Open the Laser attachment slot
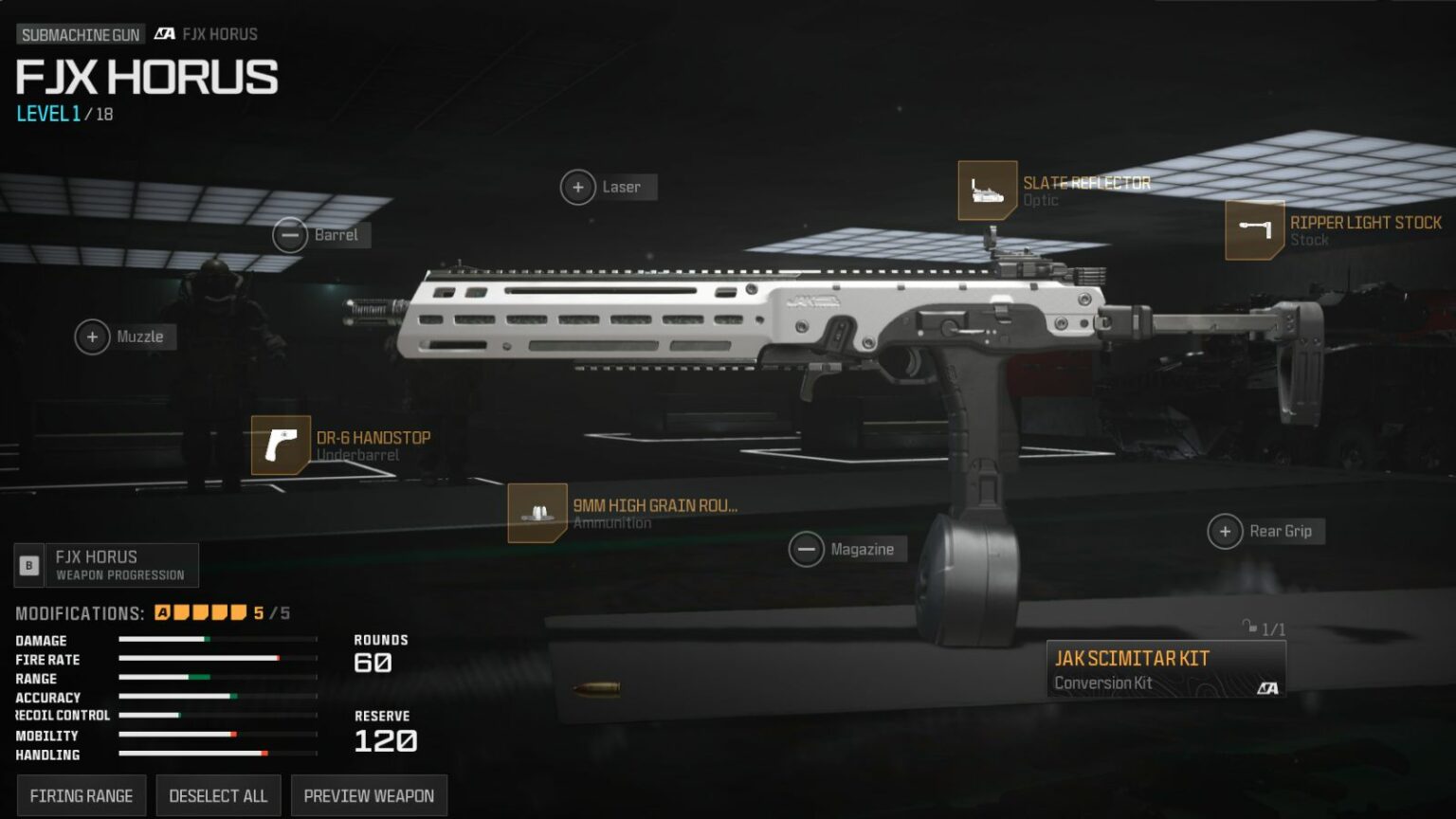Screen dimensions: 1456x819 (x=578, y=187)
